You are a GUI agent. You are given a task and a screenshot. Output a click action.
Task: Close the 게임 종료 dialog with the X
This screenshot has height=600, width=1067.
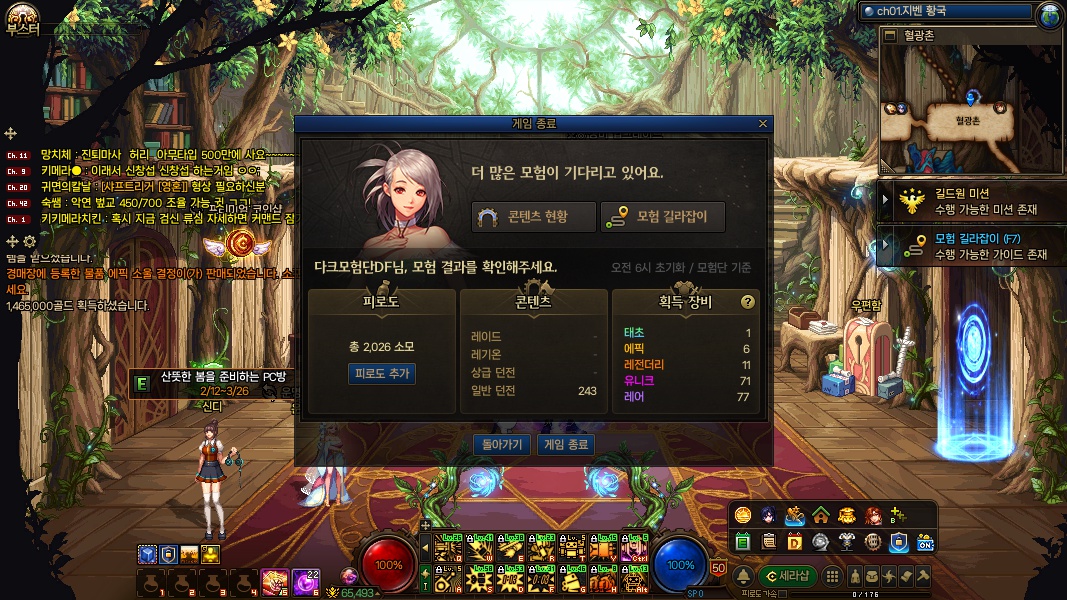763,124
